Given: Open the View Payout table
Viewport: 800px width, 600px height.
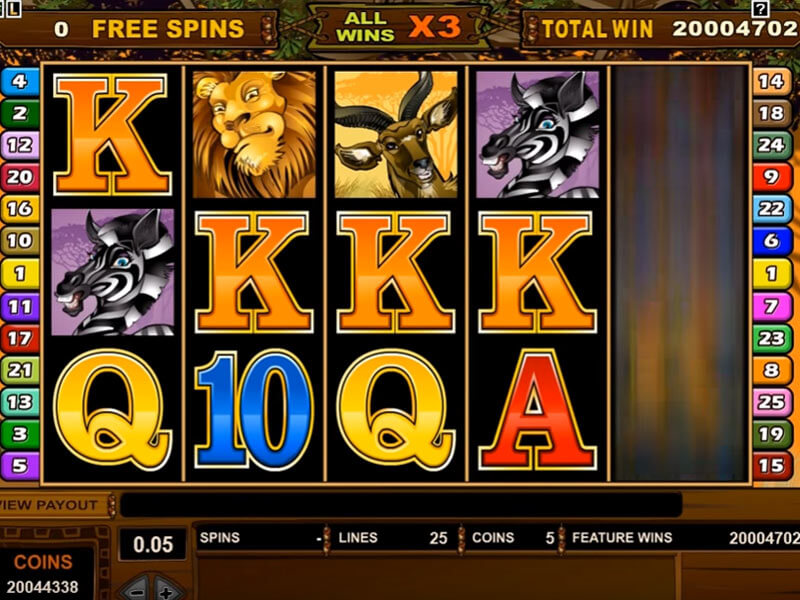Looking at the screenshot, I should click(50, 505).
